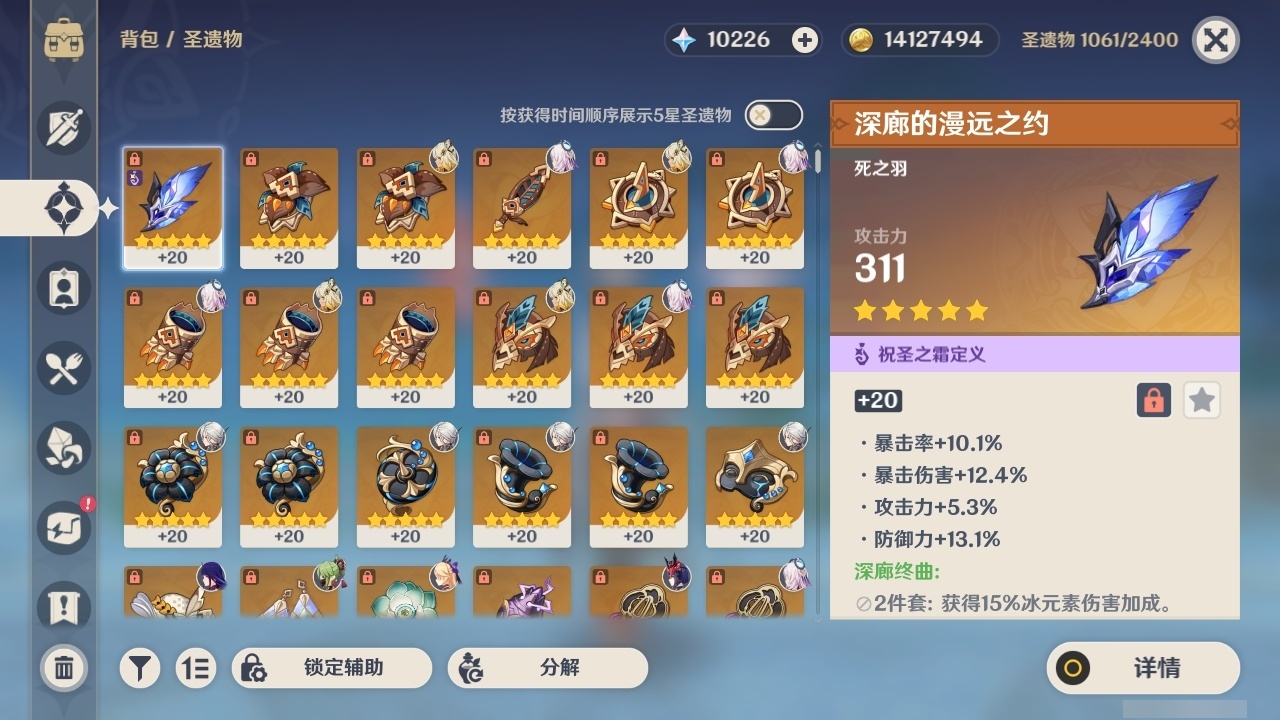Open the sort order icon next to filter
The width and height of the screenshot is (1280, 720).
pos(197,667)
